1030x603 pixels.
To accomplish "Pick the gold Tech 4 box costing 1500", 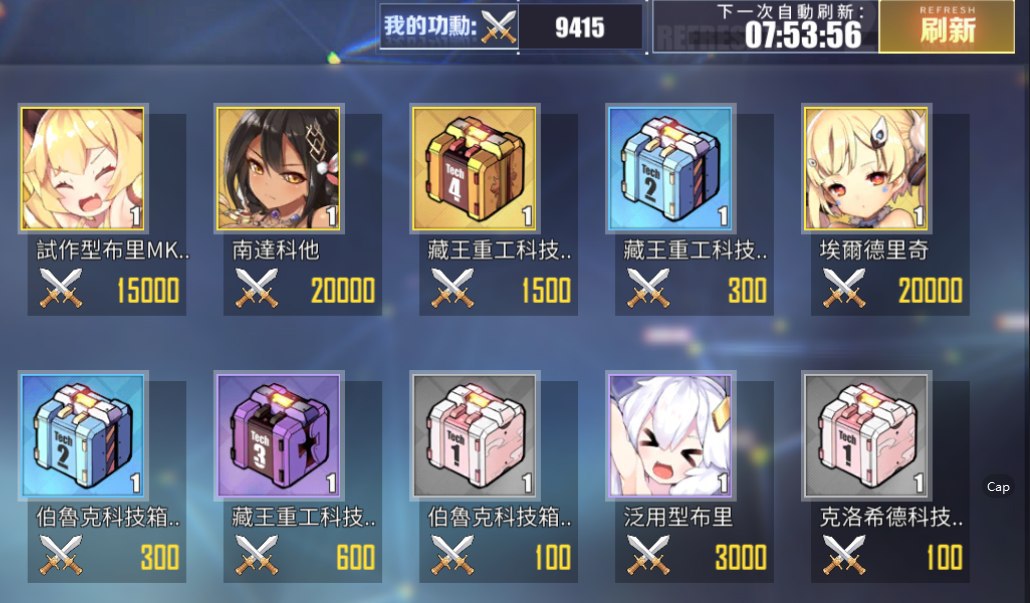I will (474, 169).
